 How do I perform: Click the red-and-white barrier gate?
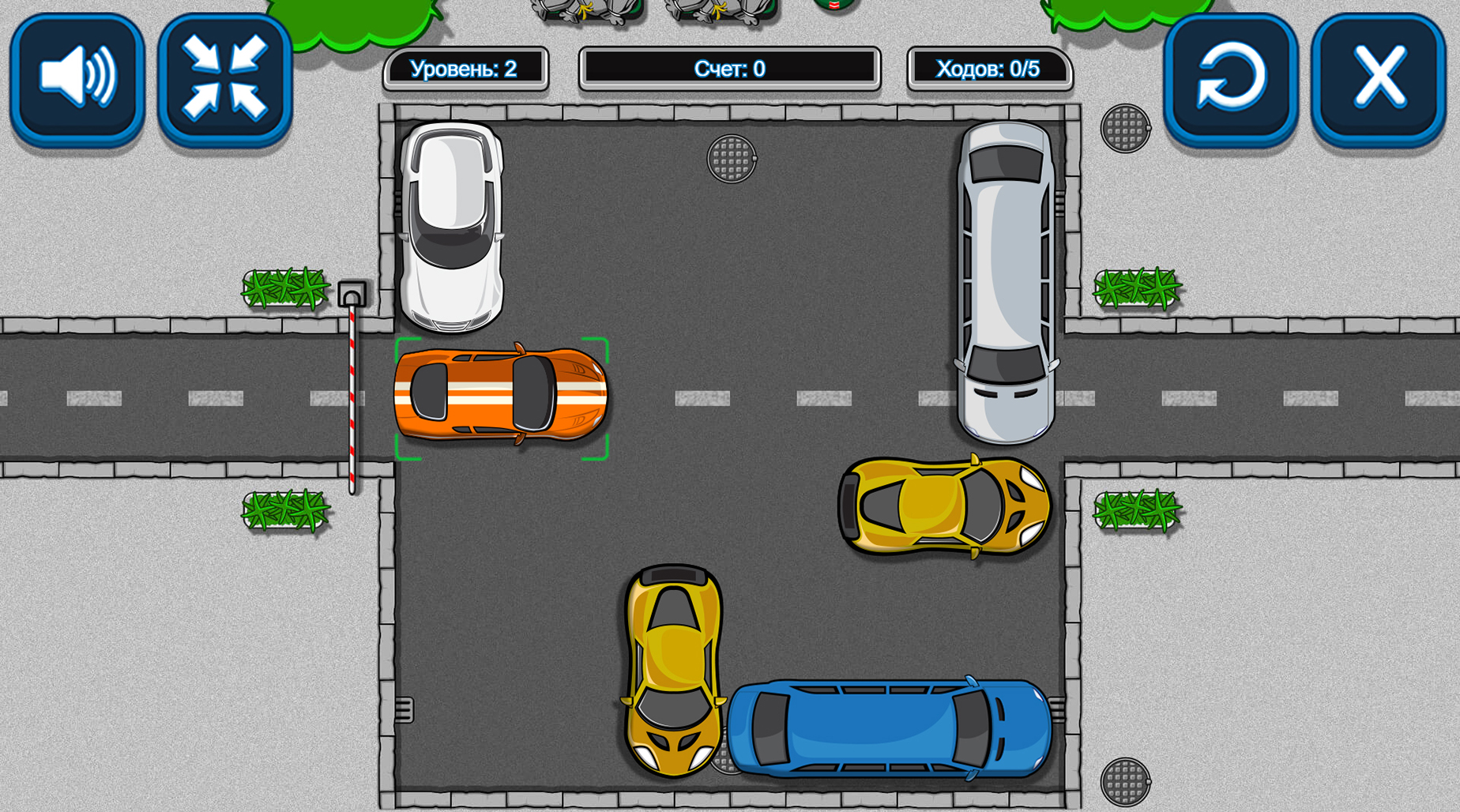click(x=352, y=403)
